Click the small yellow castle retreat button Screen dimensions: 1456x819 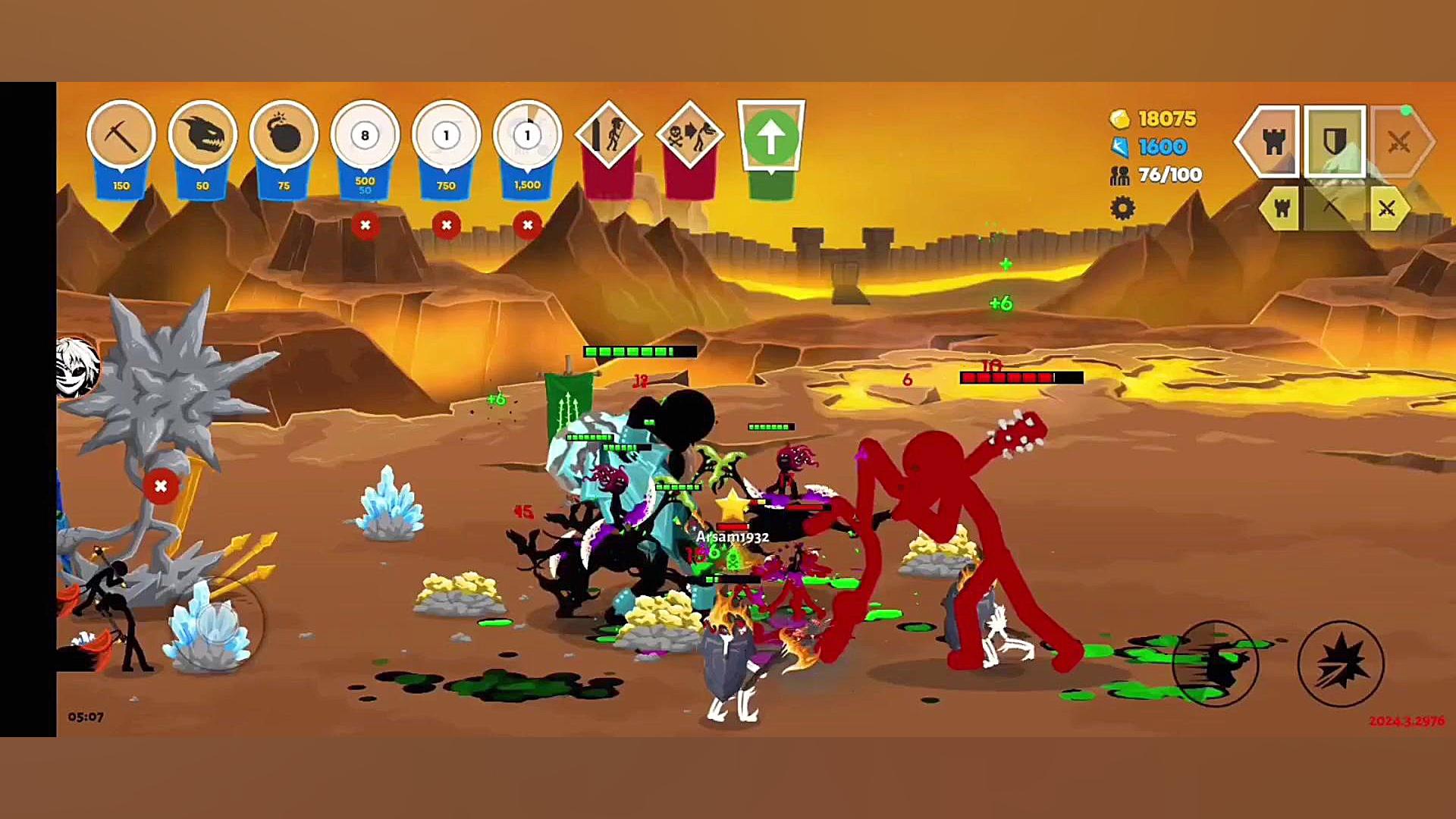pyautogui.click(x=1282, y=209)
